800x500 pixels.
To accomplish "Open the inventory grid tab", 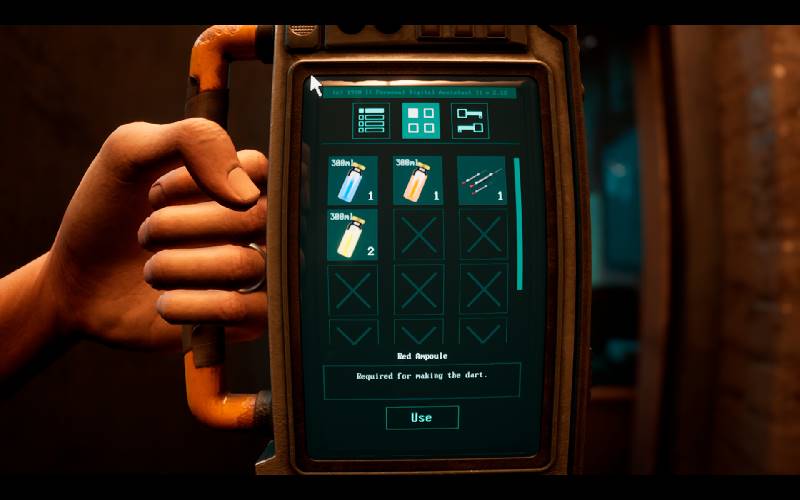I will (421, 121).
